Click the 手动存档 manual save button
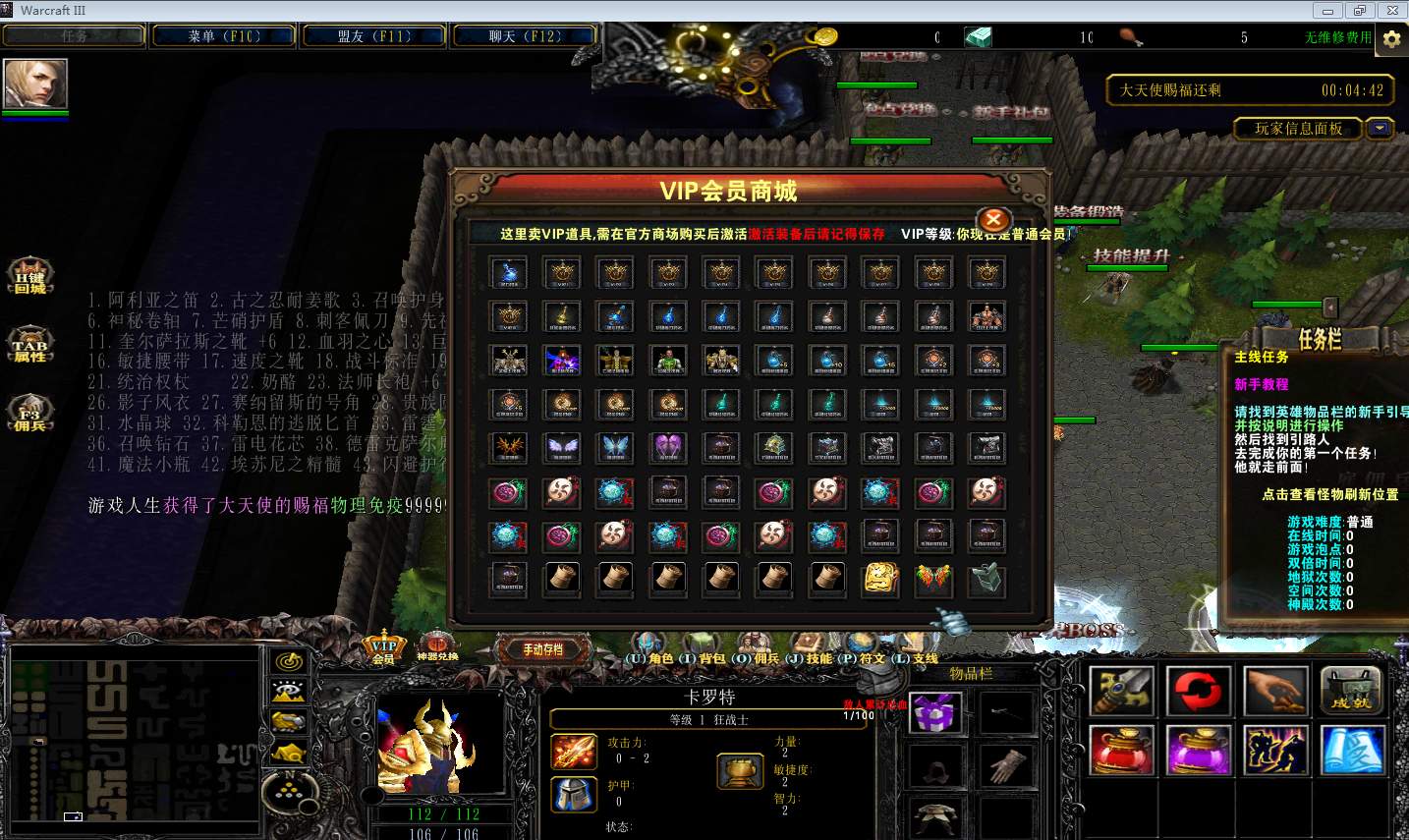The image size is (1409, 840). coord(542,649)
